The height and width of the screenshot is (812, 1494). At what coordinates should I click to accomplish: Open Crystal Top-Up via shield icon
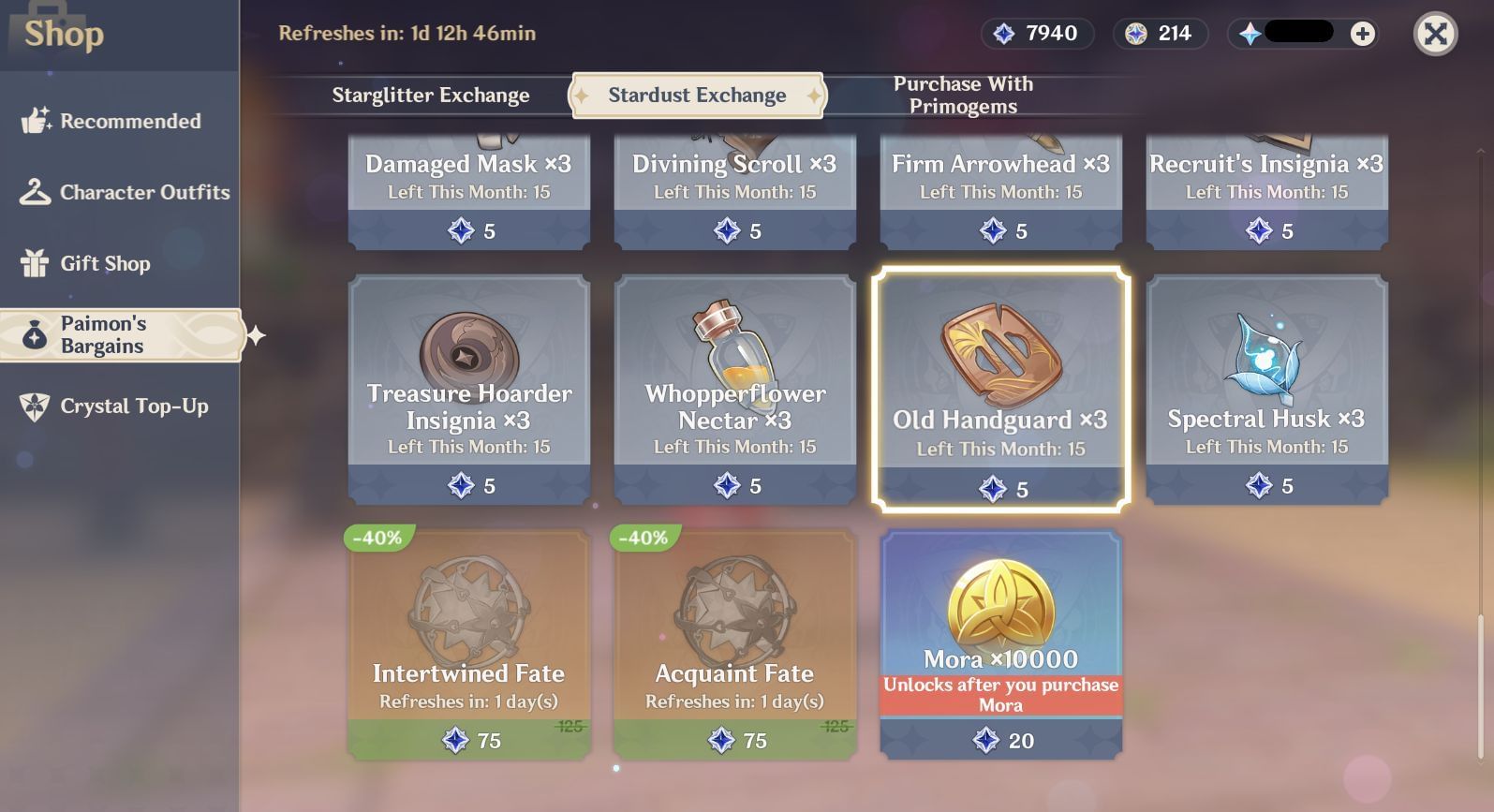[34, 406]
